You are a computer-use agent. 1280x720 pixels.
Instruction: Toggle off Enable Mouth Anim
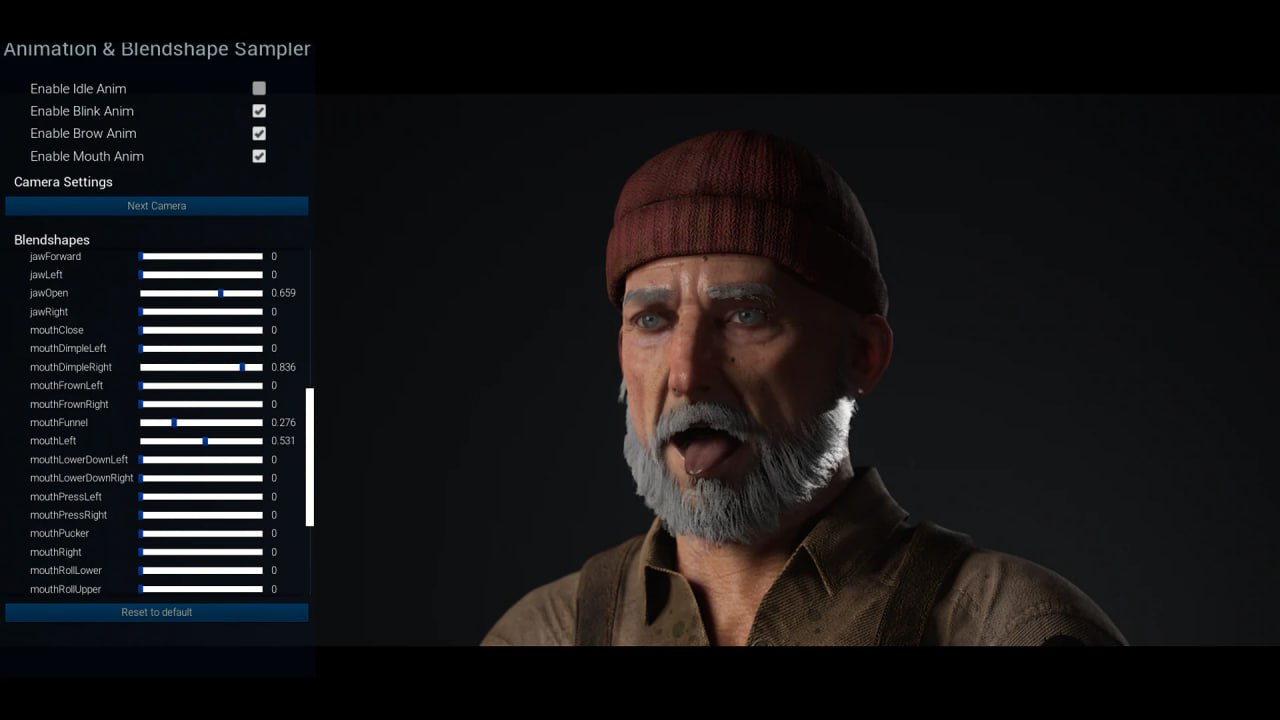[x=259, y=156]
